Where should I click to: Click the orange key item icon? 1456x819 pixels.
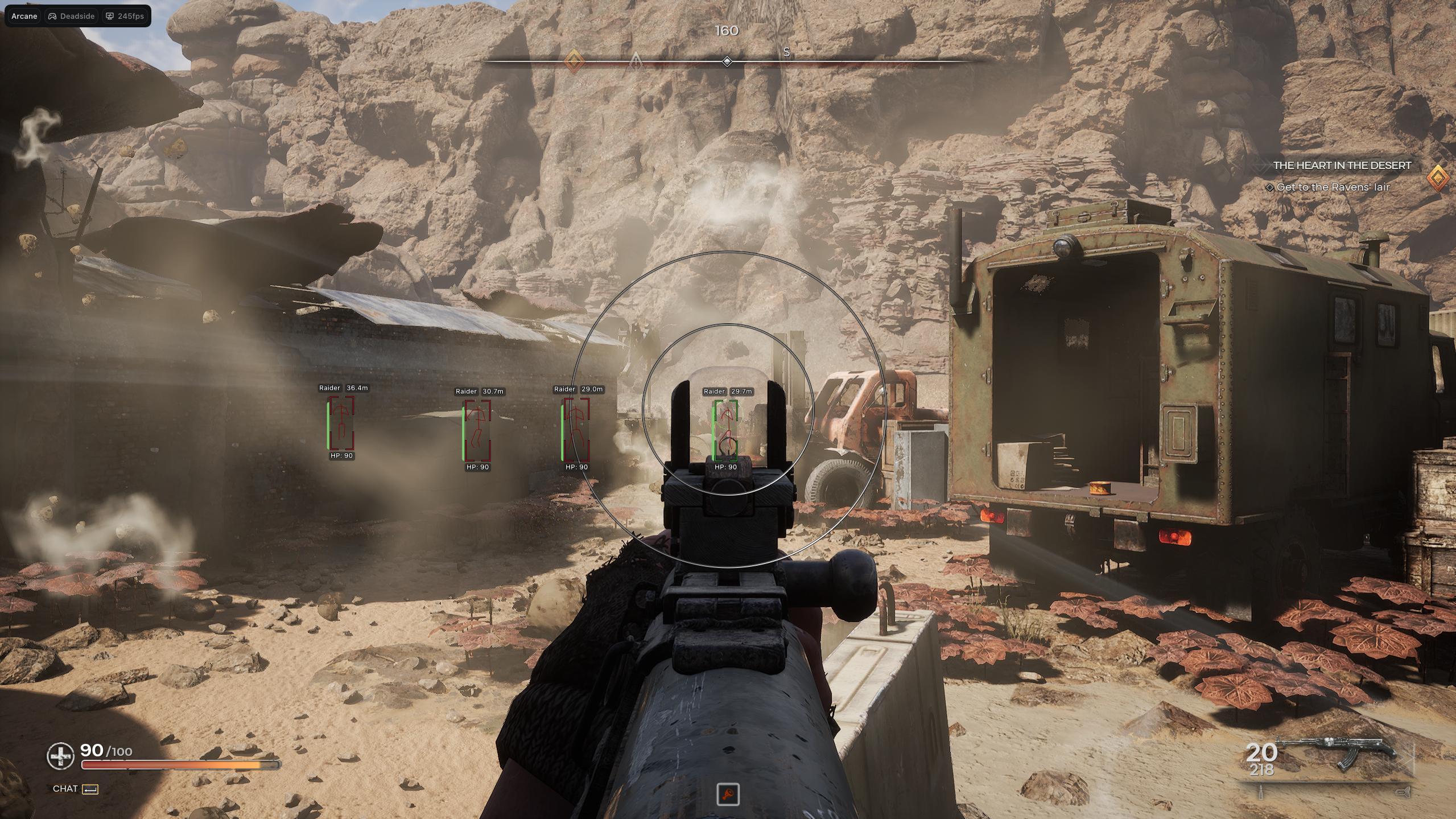[x=728, y=794]
